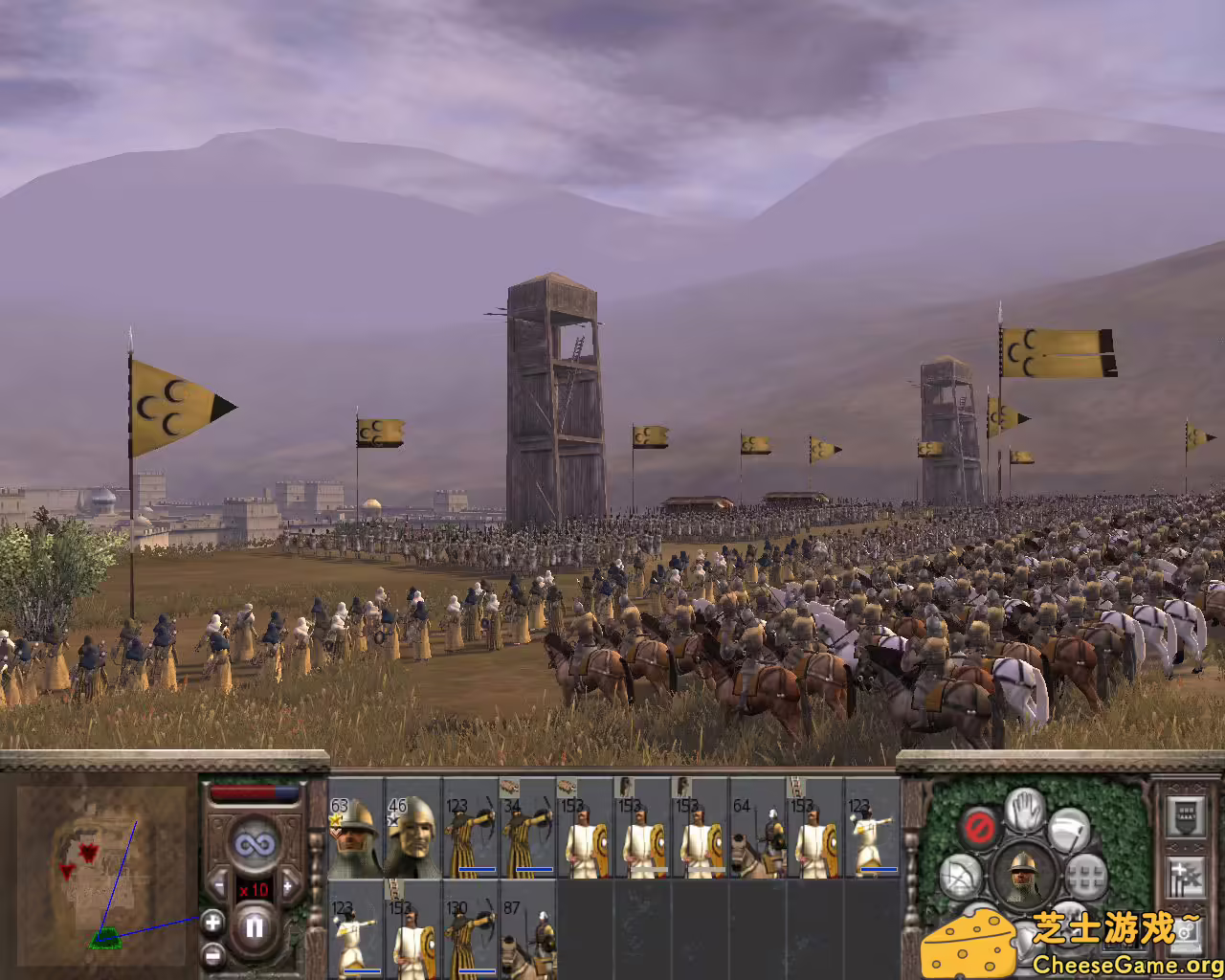The width and height of the screenshot is (1225, 980).
Task: Increase game speed with the plus arrow
Action: pyautogui.click(x=288, y=886)
